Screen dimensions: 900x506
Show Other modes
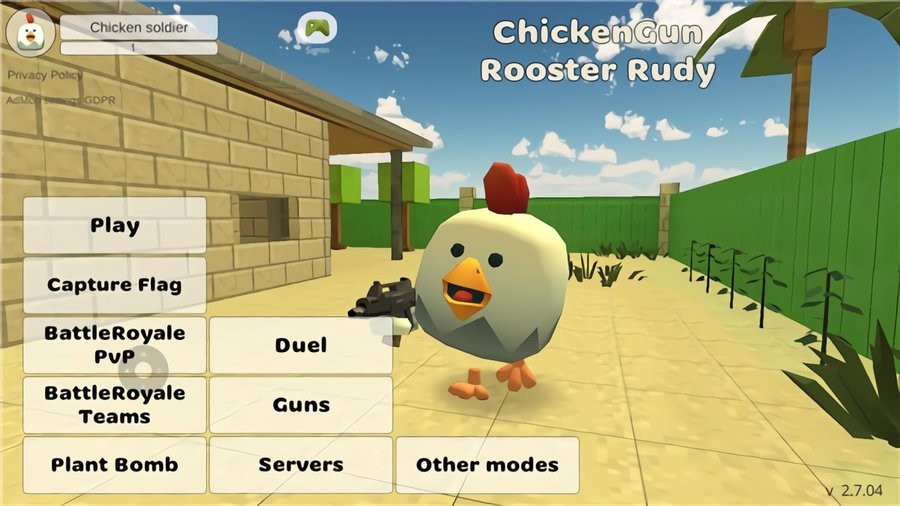(x=487, y=465)
